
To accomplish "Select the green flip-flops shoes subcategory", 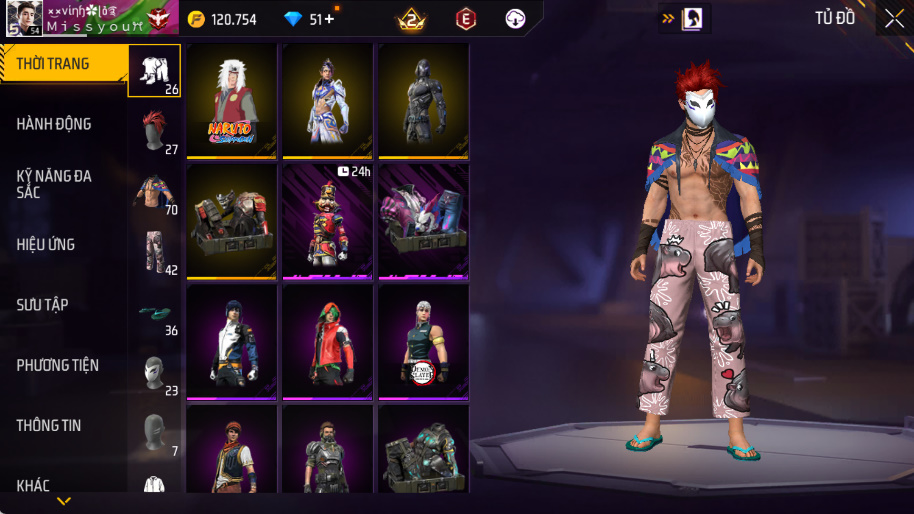I will pos(154,313).
